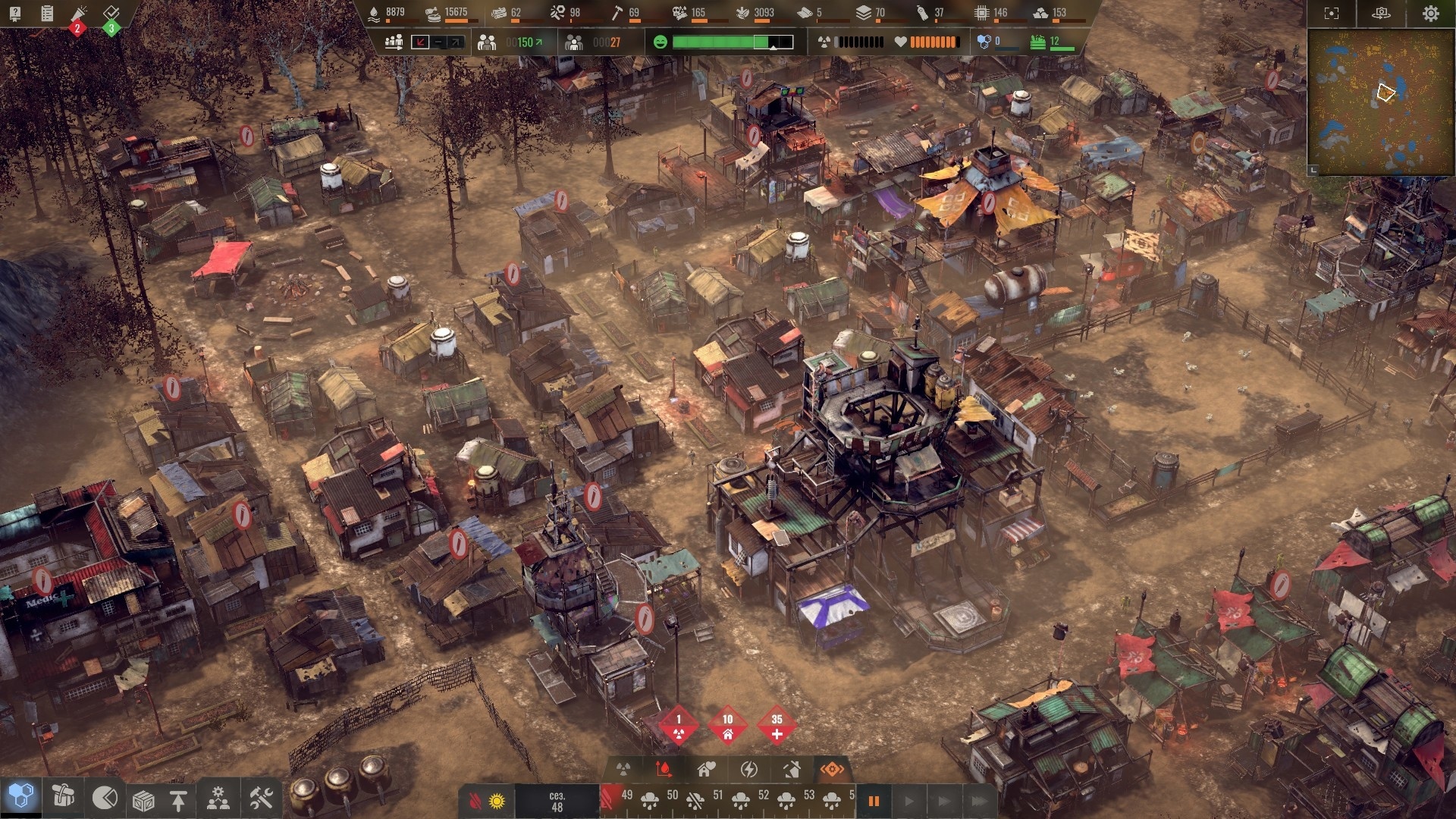Set the game to normal play speed
1456x819 pixels.
pyautogui.click(x=908, y=801)
